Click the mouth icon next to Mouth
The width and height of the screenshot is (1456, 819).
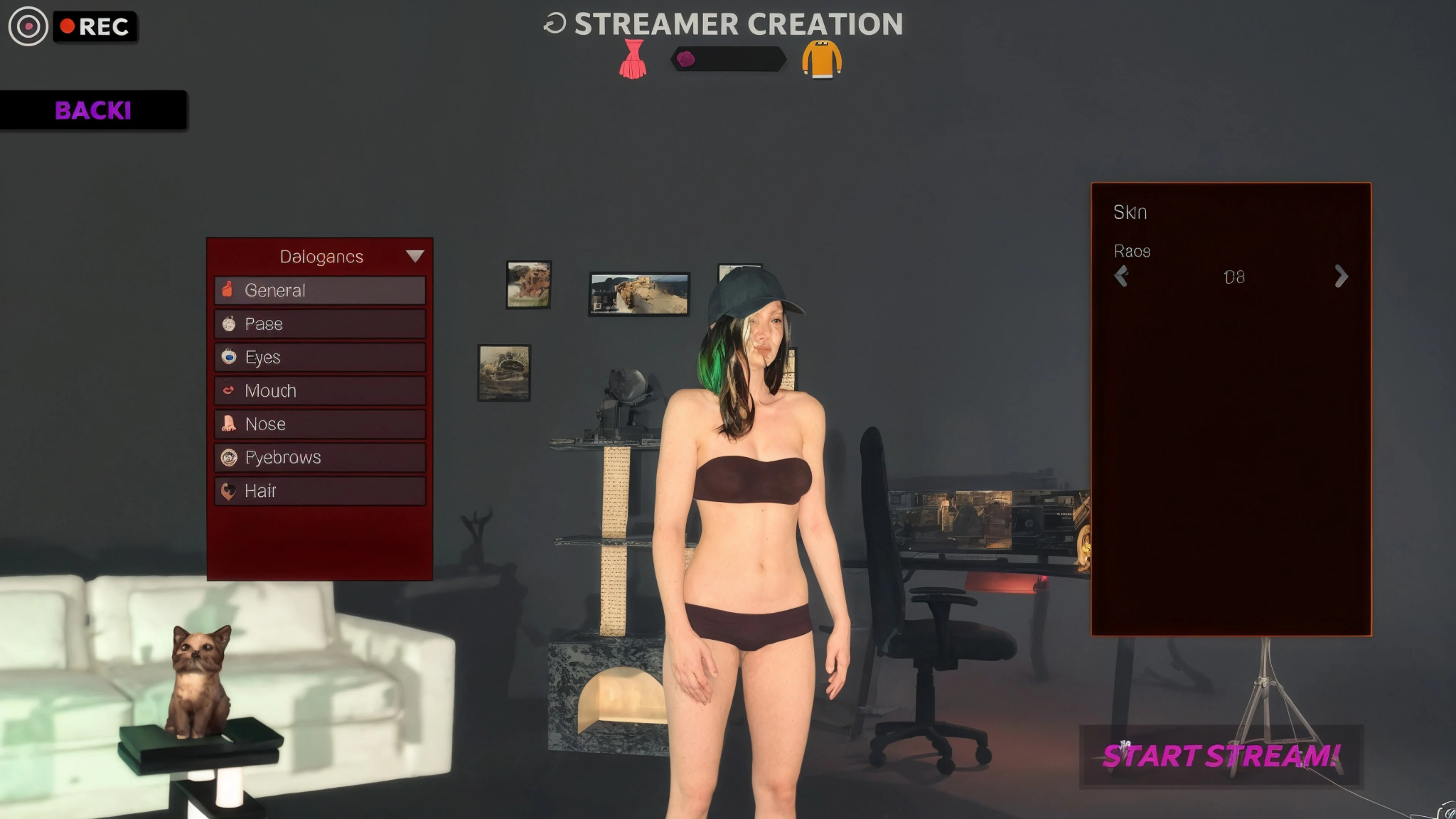coord(228,390)
